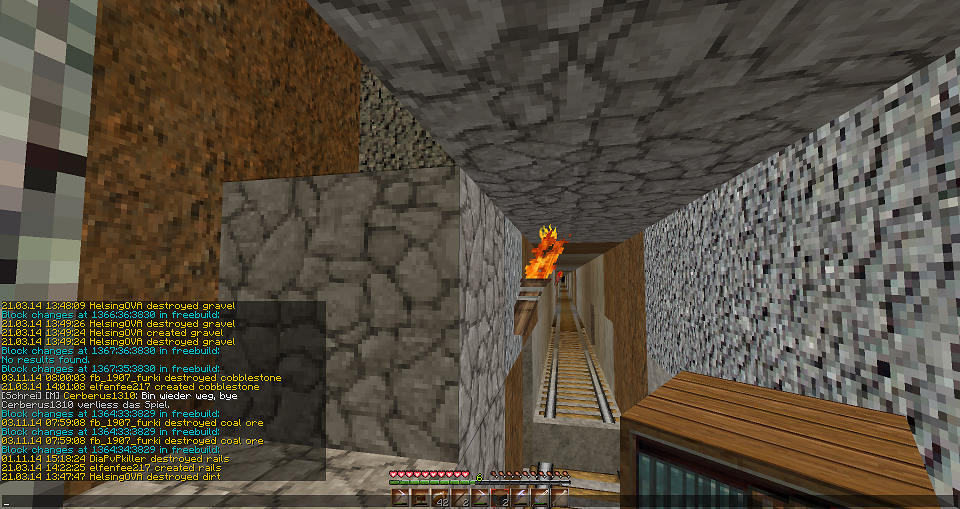Viewport: 960px width, 509px height.
Task: Choose the axe in the hotbar
Action: (x=520, y=498)
